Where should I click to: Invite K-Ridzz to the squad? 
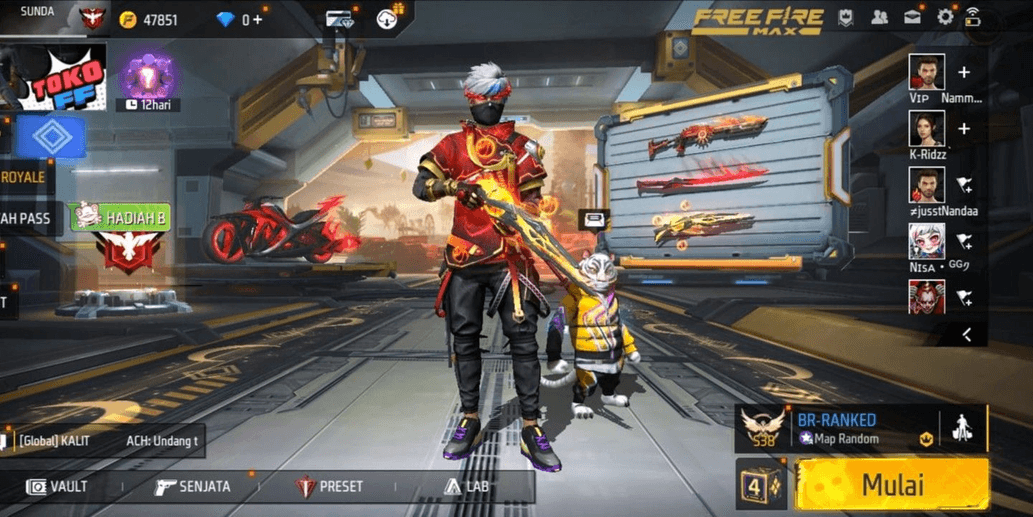(x=964, y=128)
